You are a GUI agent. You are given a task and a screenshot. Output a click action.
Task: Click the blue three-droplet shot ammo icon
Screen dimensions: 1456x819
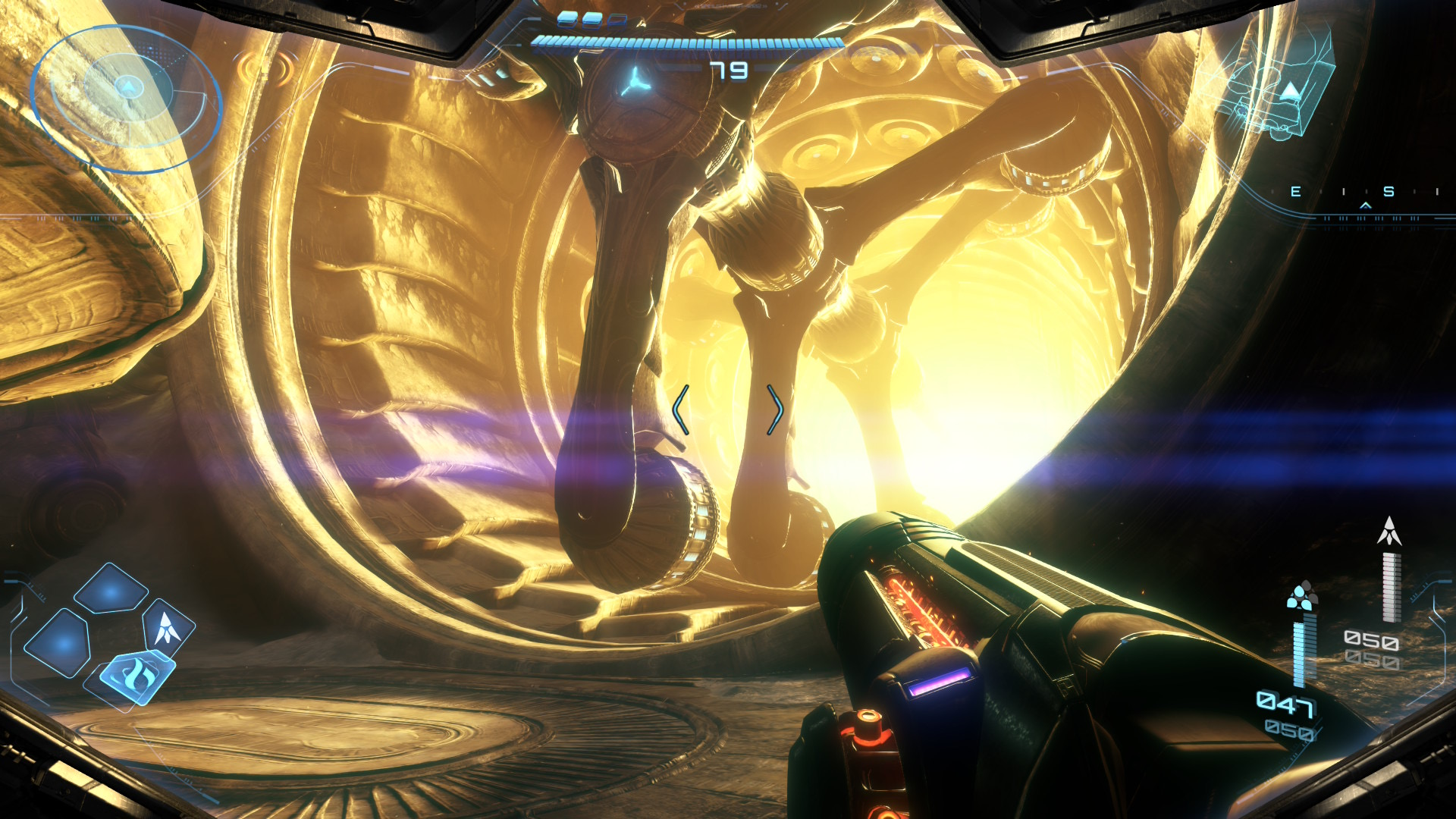1302,596
